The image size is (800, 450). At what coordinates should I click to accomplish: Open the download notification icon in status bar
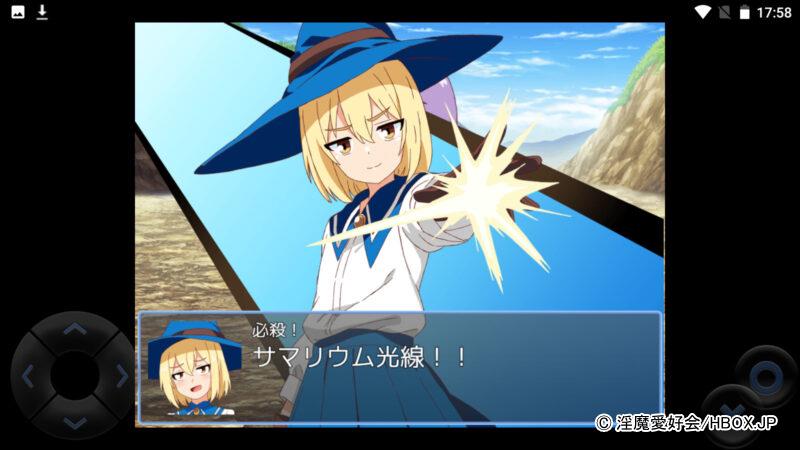click(42, 12)
